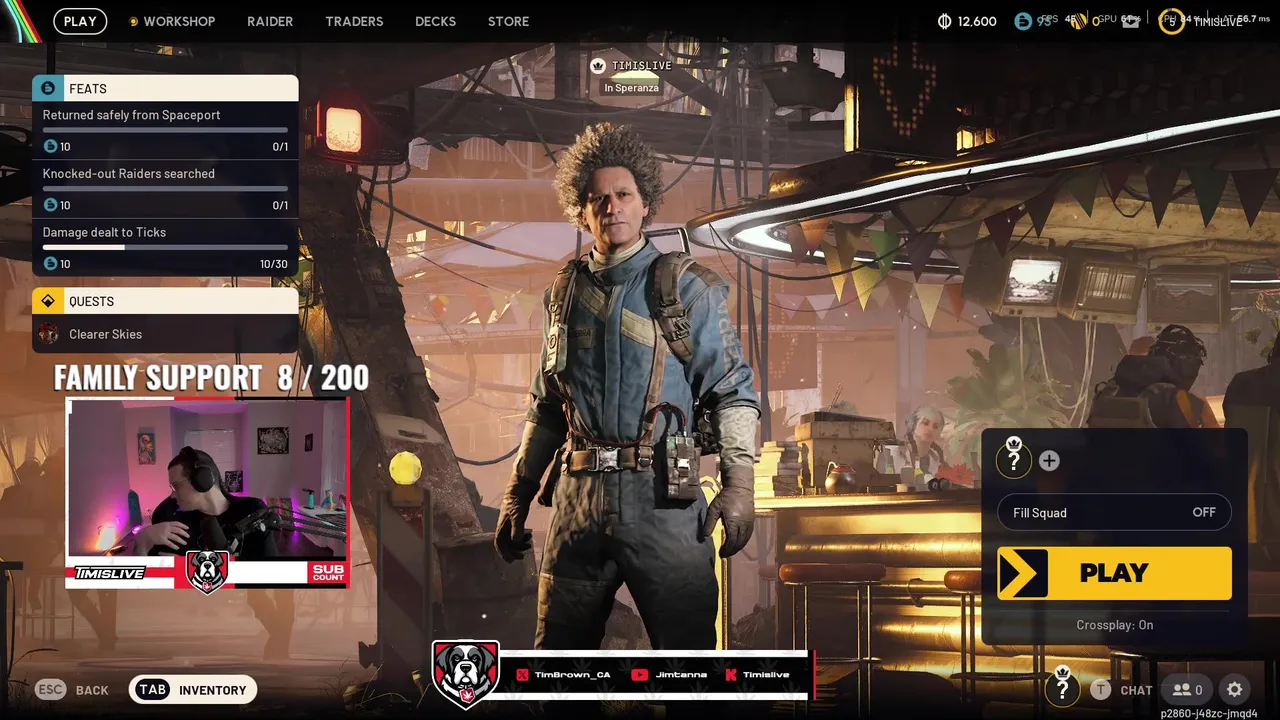1280x720 pixels.
Task: Go to the Traders tab
Action: click(x=354, y=21)
